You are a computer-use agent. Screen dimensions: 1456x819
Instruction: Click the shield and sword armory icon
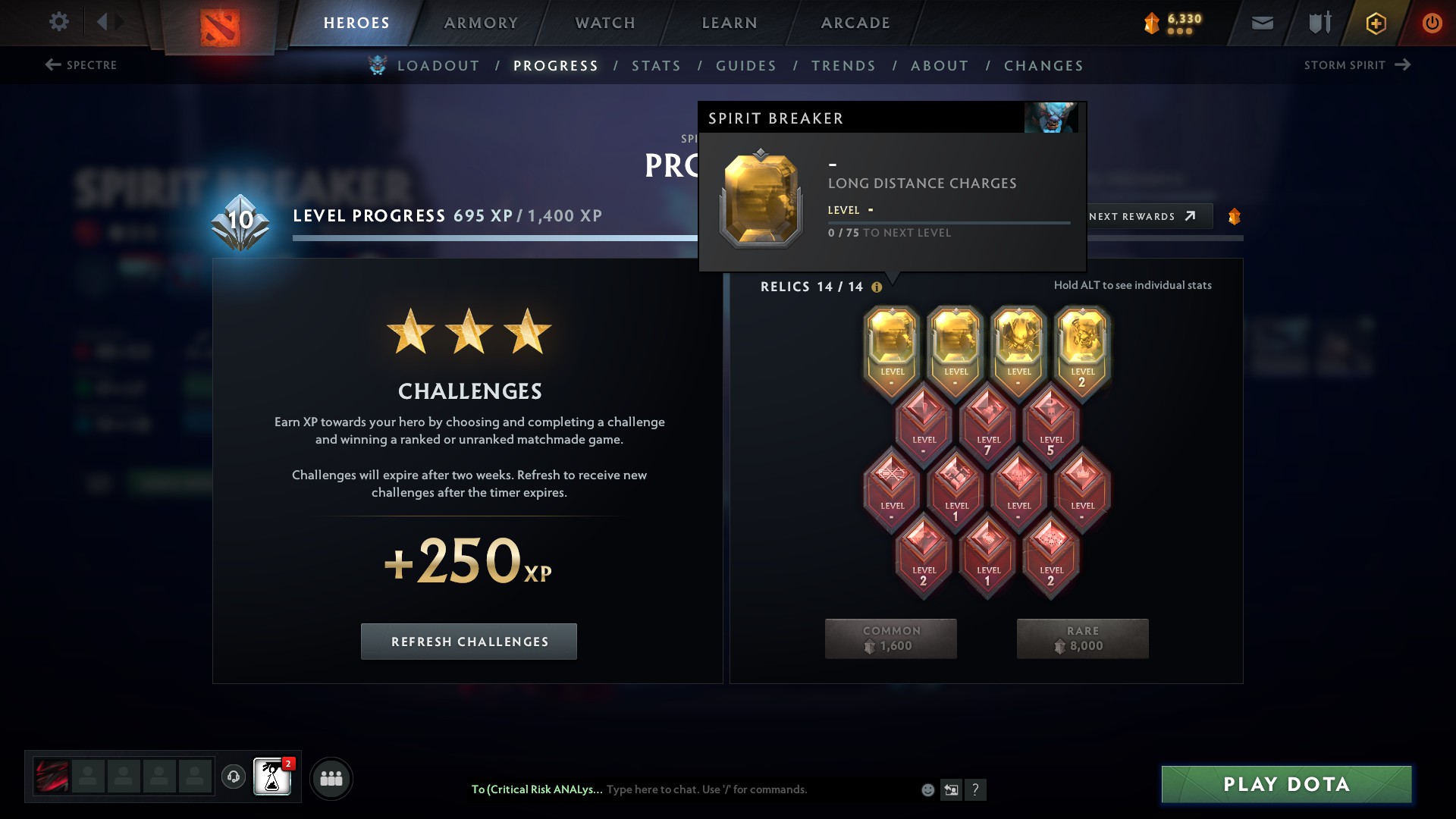1318,22
